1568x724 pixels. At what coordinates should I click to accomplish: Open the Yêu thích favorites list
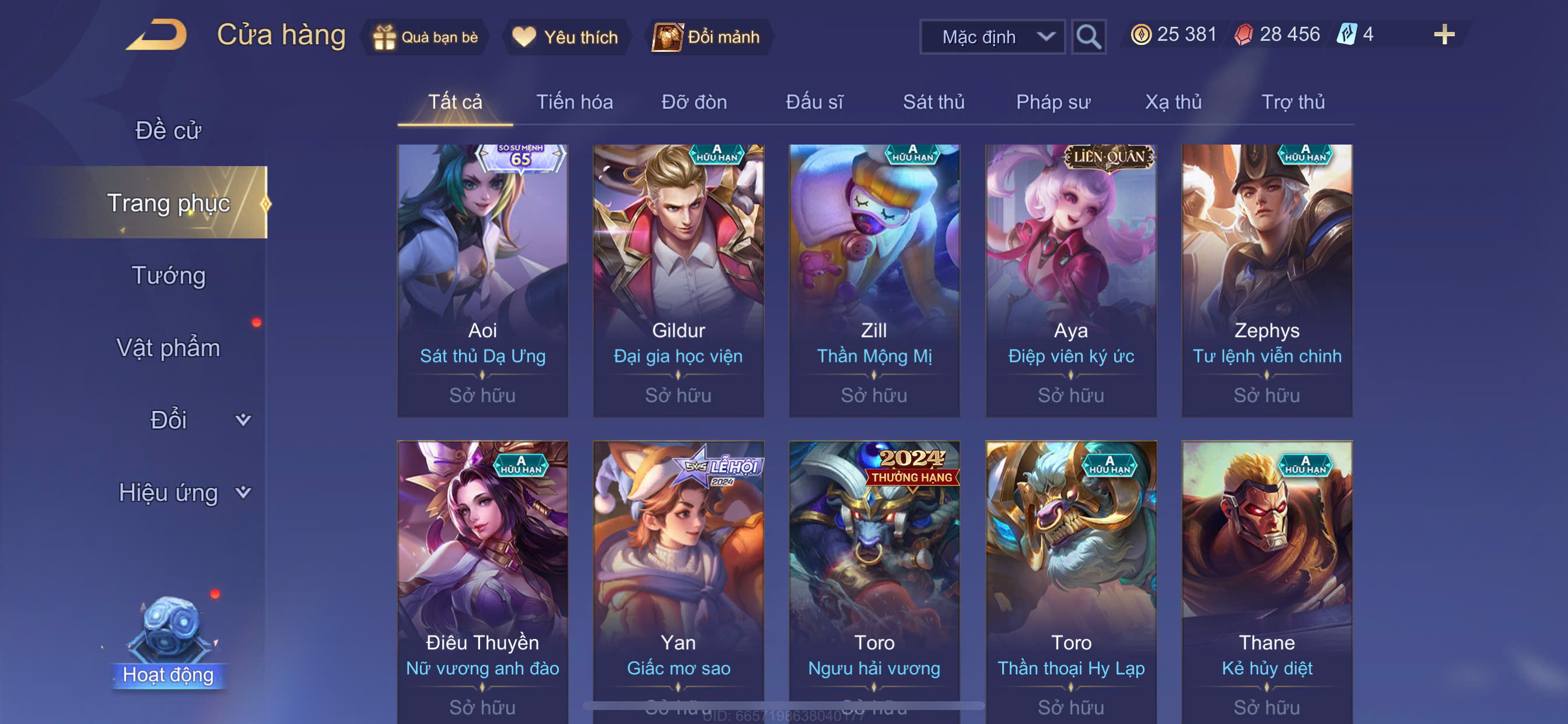[x=565, y=37]
